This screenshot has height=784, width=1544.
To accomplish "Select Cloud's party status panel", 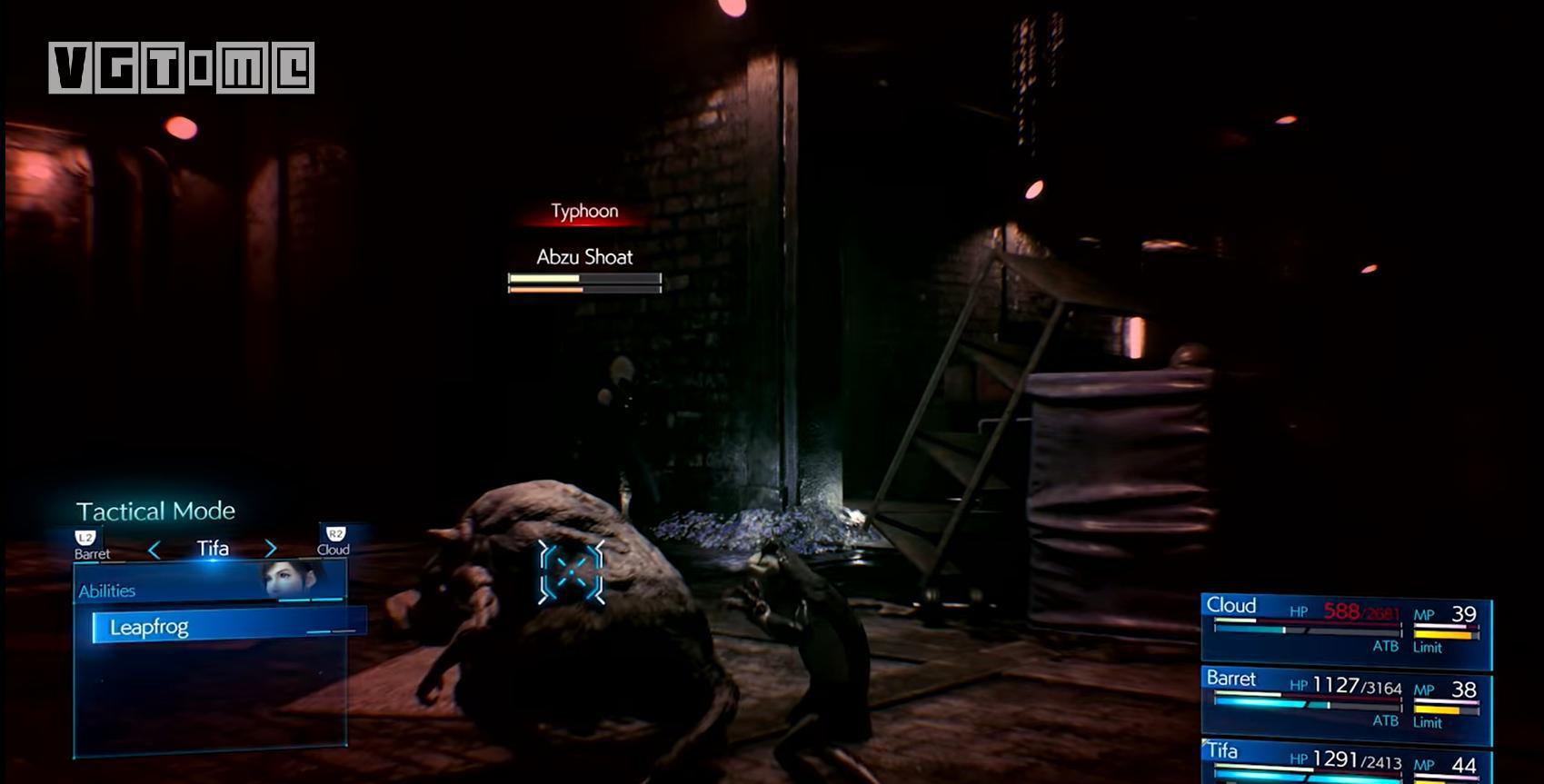I will pyautogui.click(x=1345, y=627).
